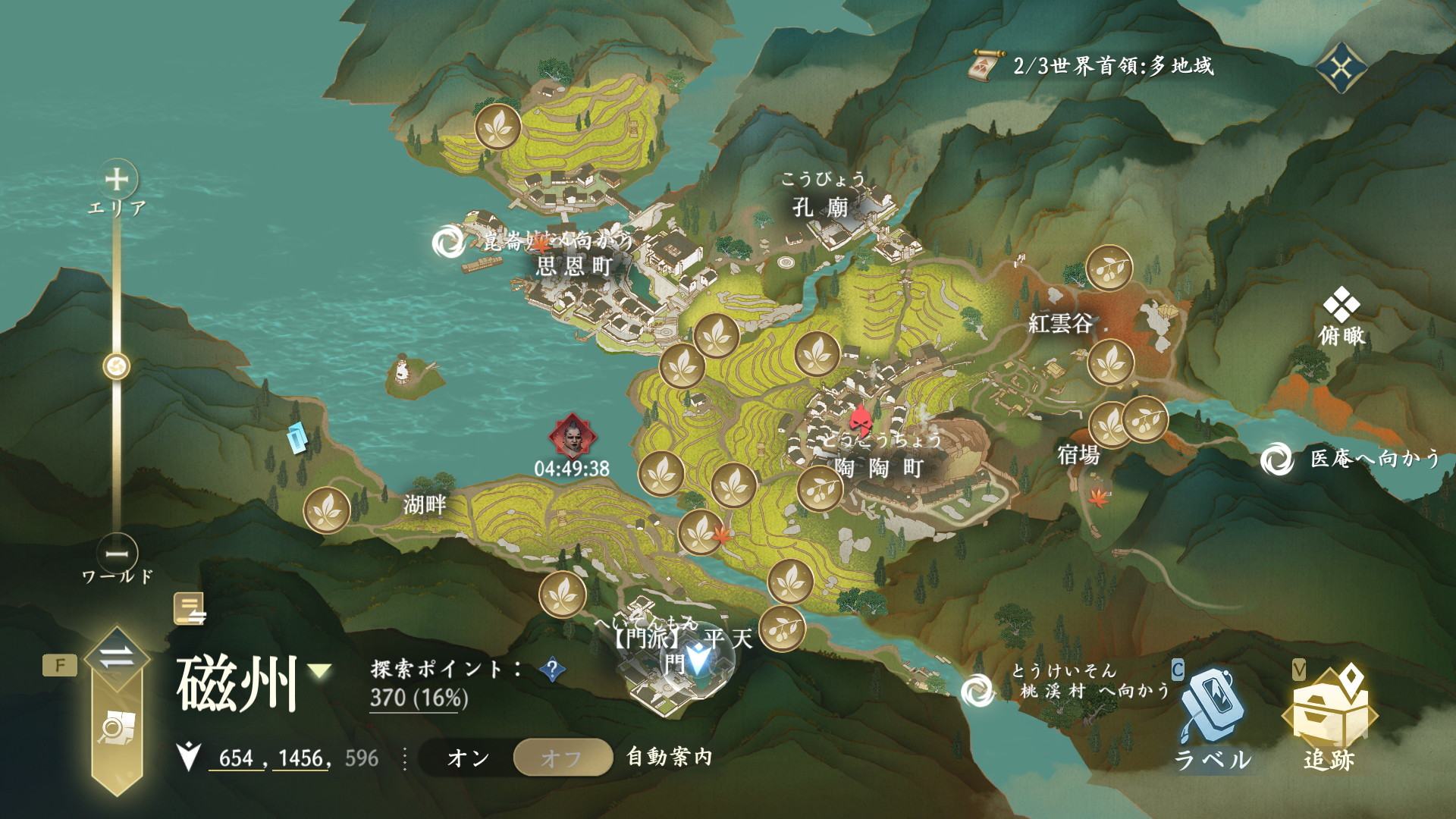Choose the 桃溪村へ向かう travel swirl
This screenshot has height=819, width=1456.
pos(976,690)
